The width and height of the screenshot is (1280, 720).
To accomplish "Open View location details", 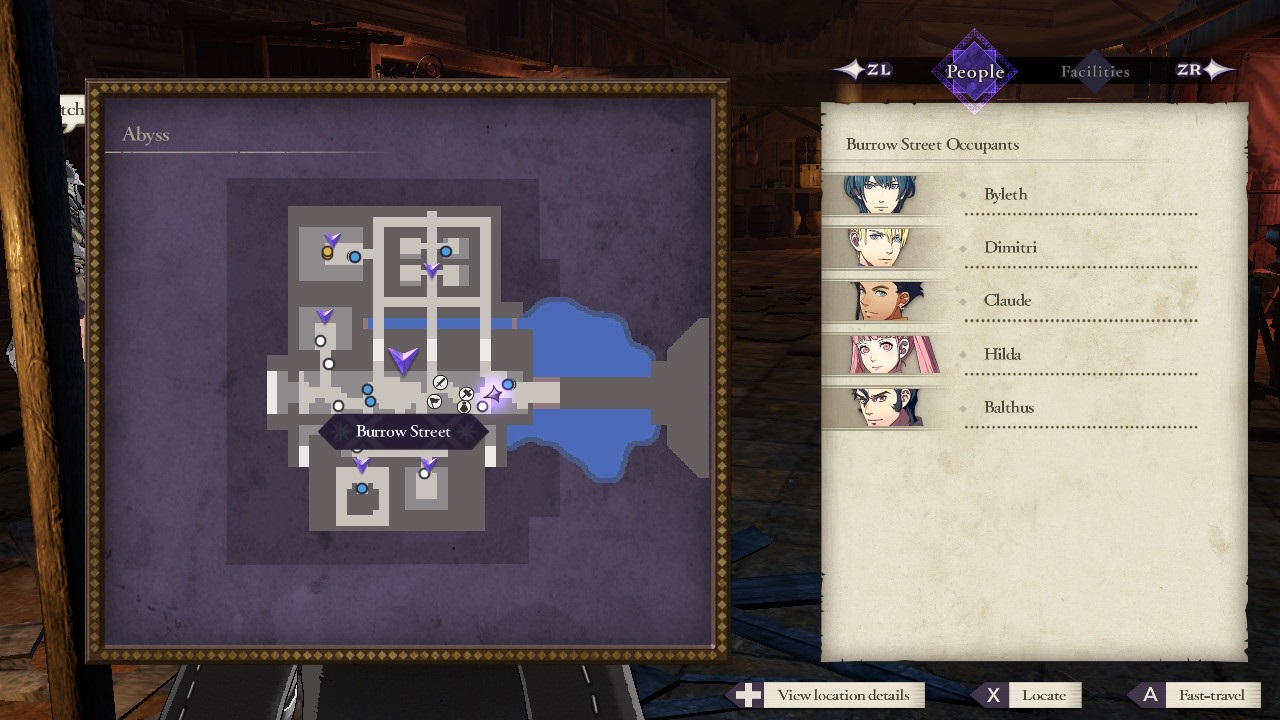I will [843, 694].
